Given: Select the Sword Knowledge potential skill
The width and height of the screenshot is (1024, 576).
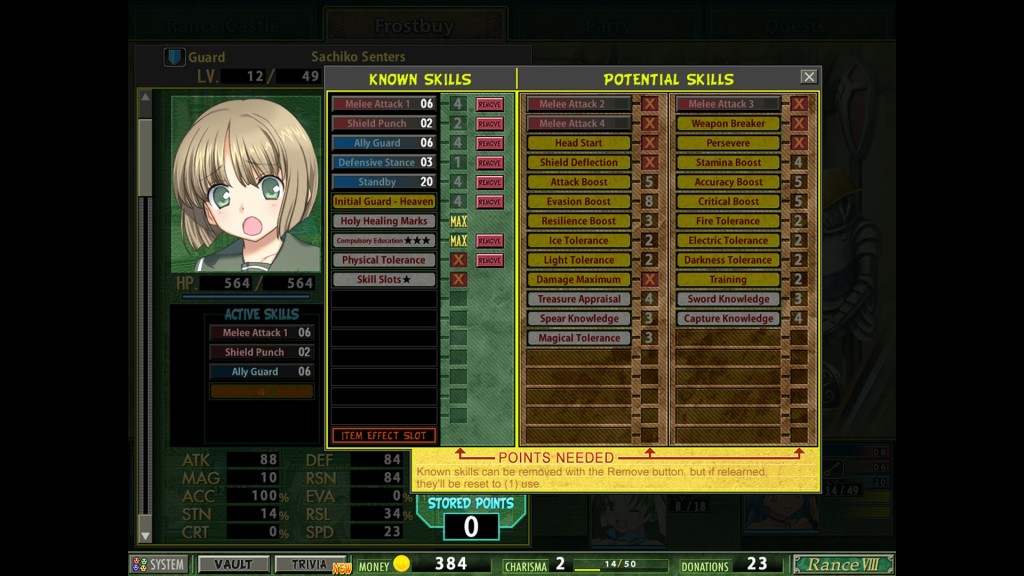Looking at the screenshot, I should (x=728, y=299).
